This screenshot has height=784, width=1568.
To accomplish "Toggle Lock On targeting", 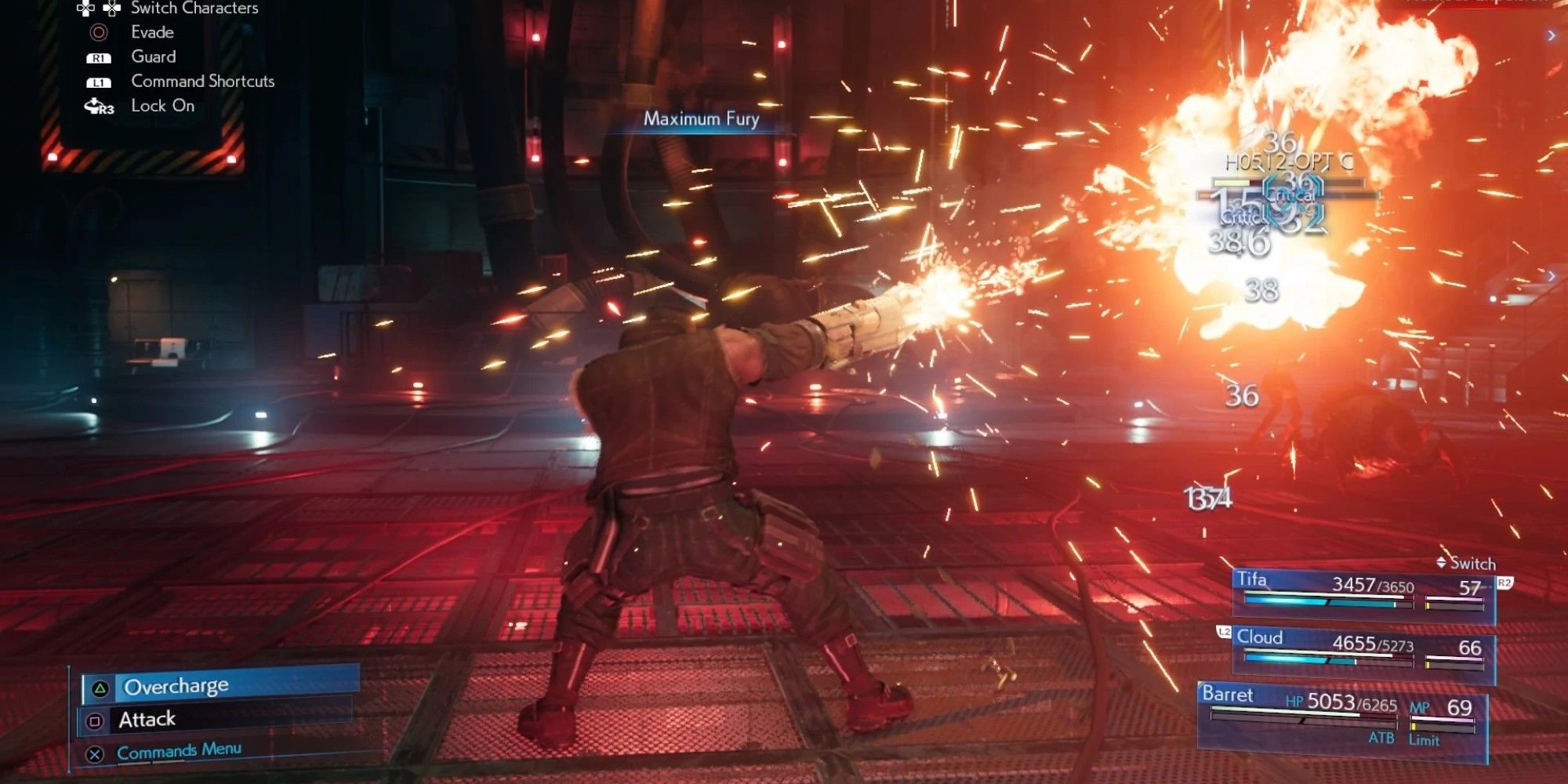I will click(x=162, y=107).
